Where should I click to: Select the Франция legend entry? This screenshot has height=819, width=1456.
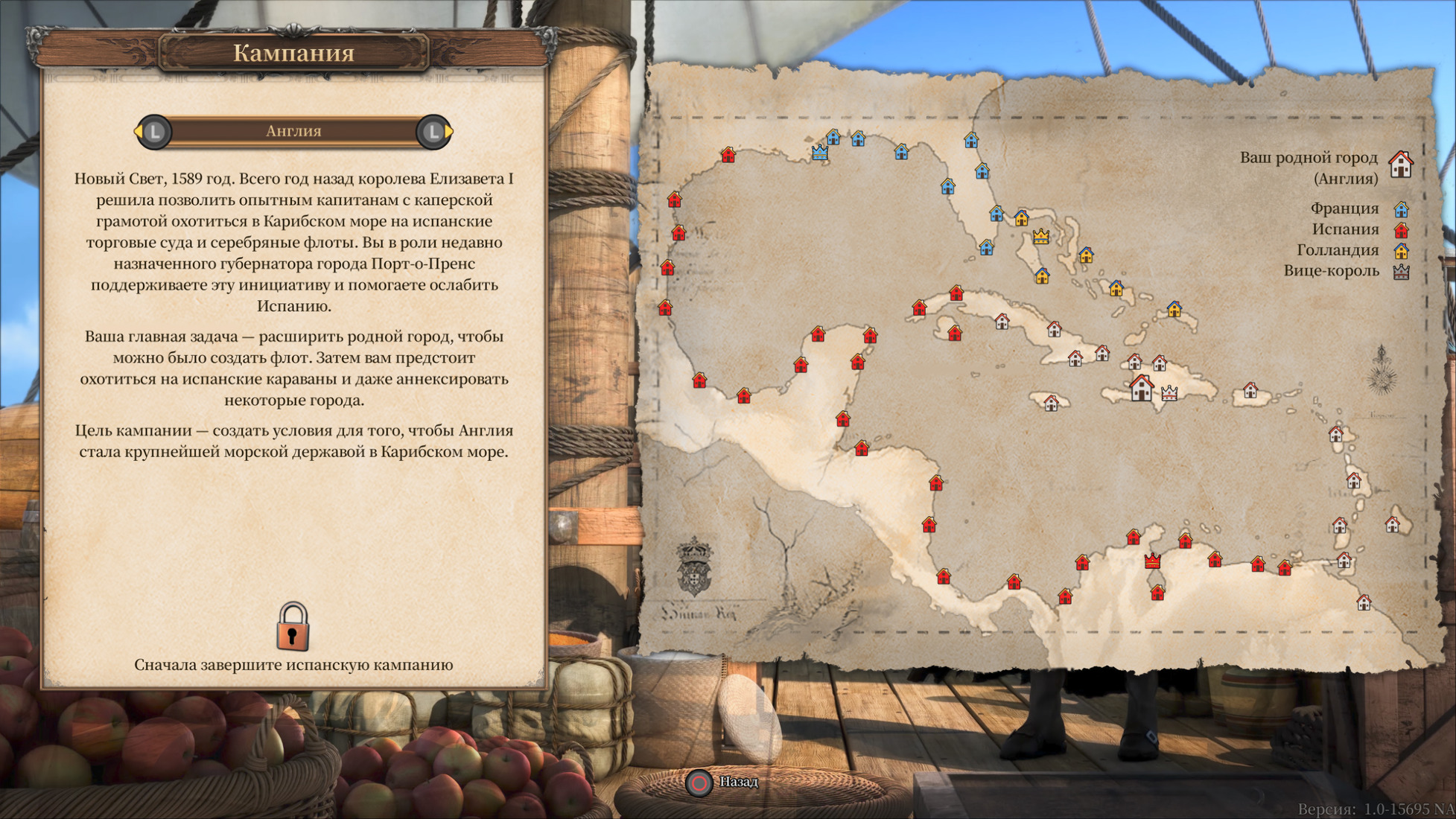(1344, 208)
